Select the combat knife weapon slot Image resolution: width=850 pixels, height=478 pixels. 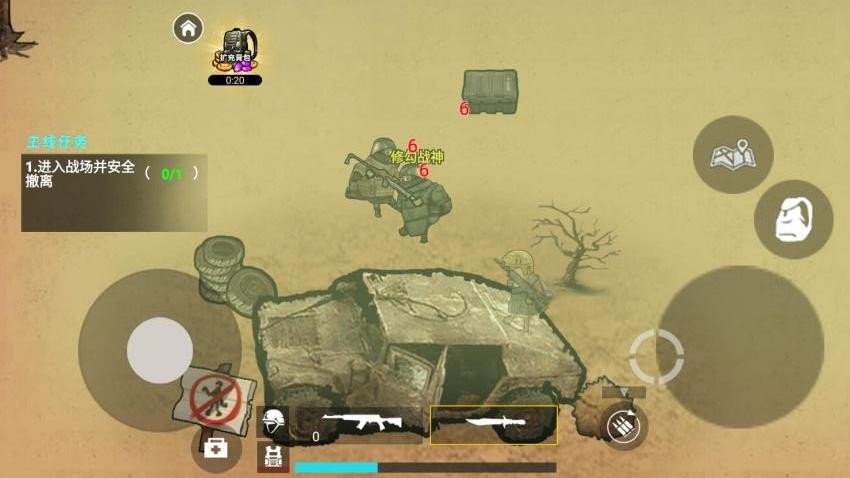pyautogui.click(x=494, y=424)
